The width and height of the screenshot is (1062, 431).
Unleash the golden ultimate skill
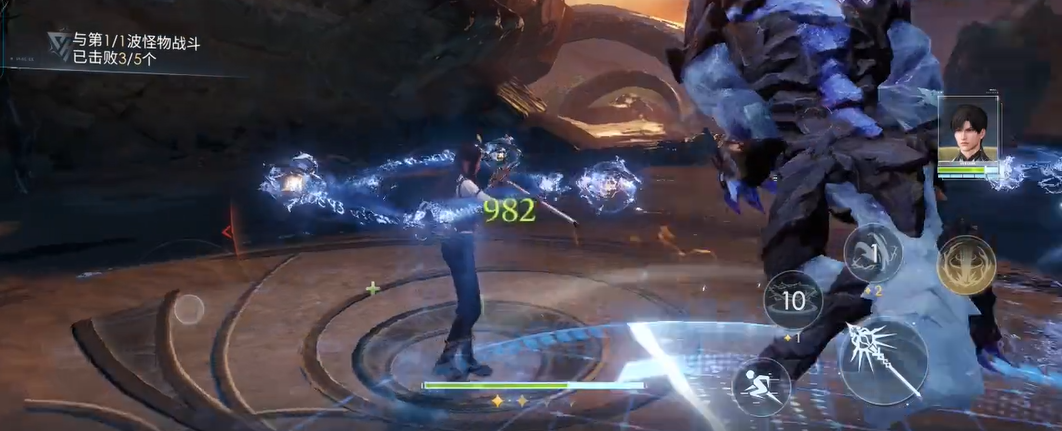[965, 265]
